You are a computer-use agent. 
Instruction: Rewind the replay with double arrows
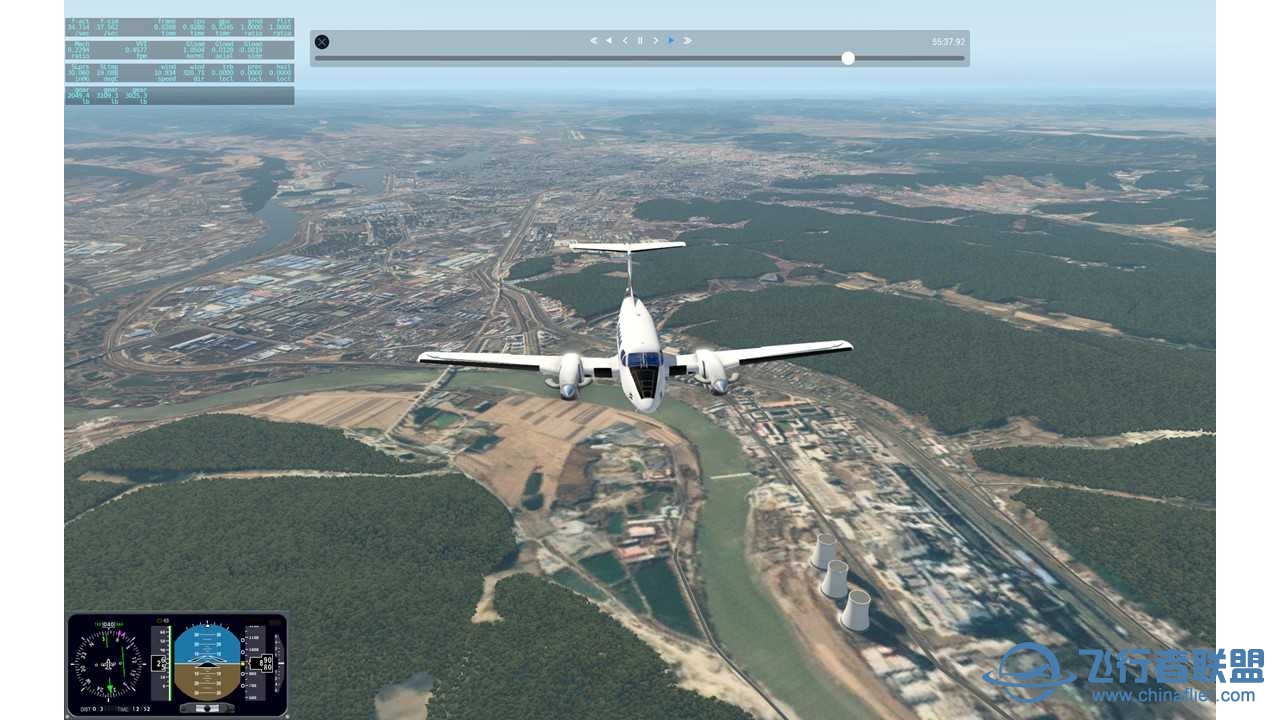click(x=593, y=41)
